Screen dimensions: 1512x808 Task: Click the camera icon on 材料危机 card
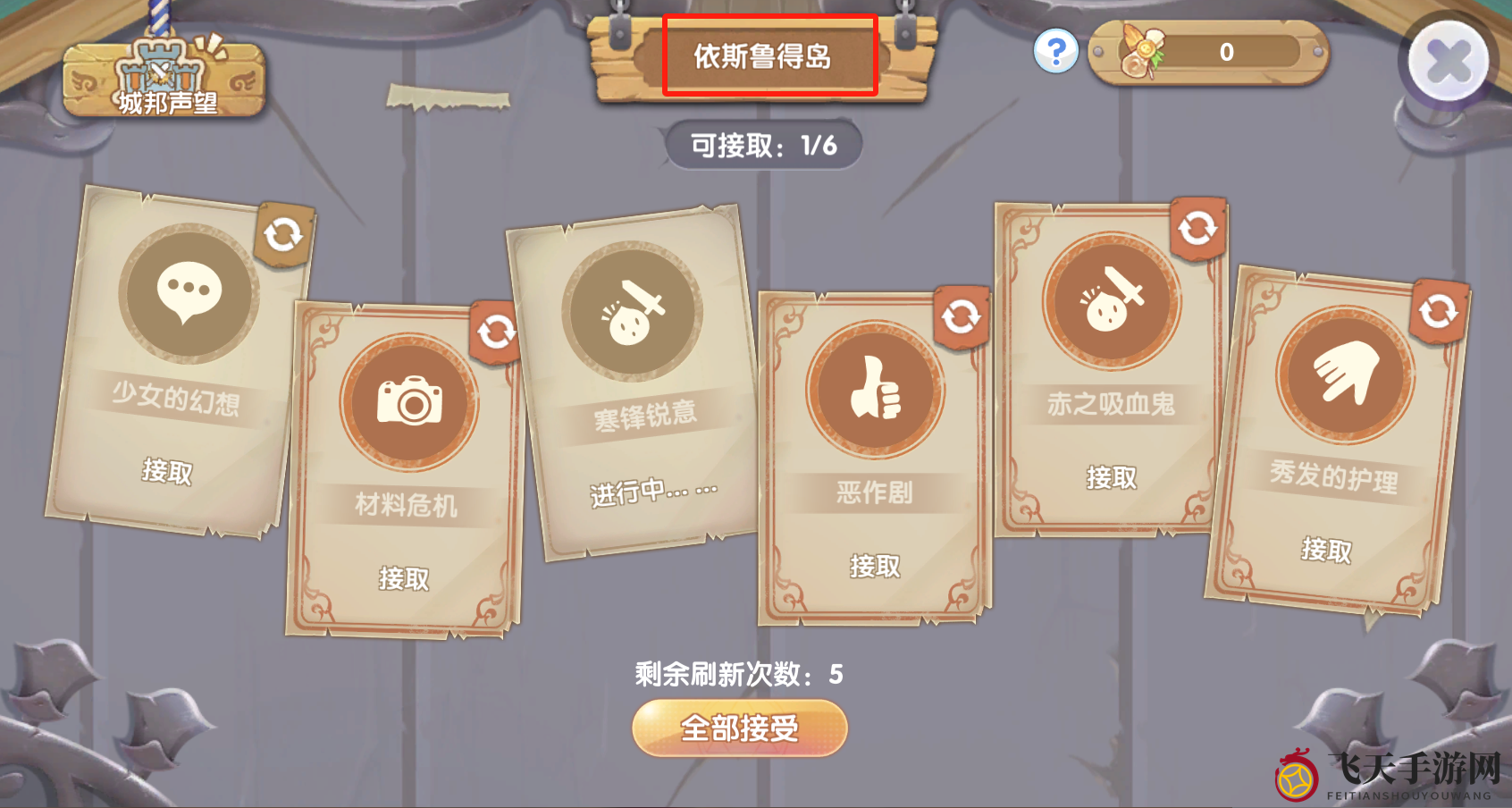pyautogui.click(x=408, y=402)
